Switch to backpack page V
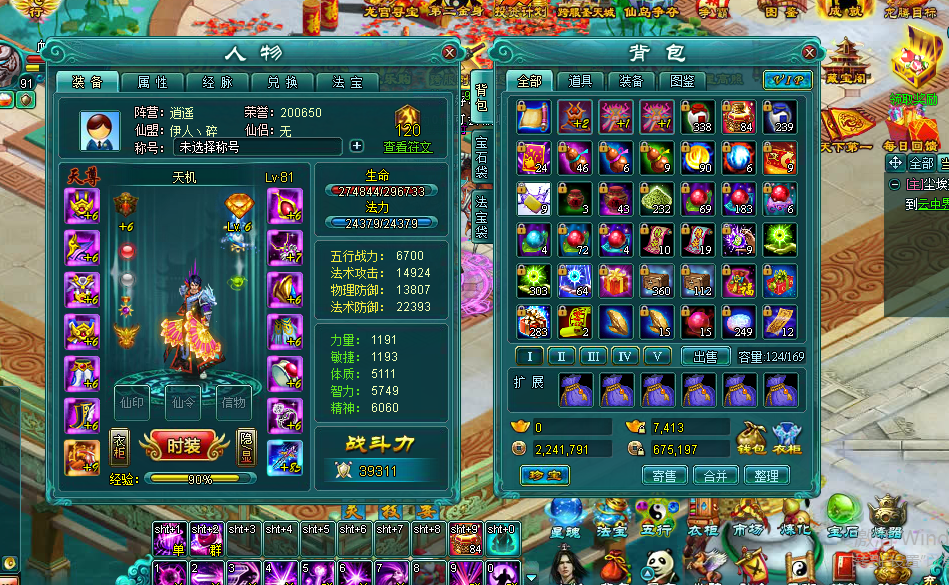This screenshot has height=585, width=949. [657, 356]
